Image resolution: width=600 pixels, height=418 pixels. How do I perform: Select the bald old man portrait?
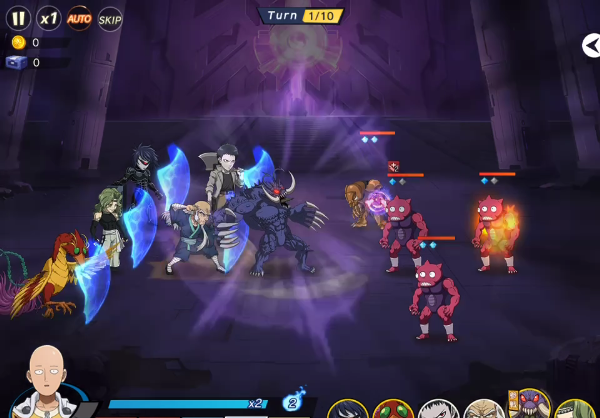(x=484, y=409)
